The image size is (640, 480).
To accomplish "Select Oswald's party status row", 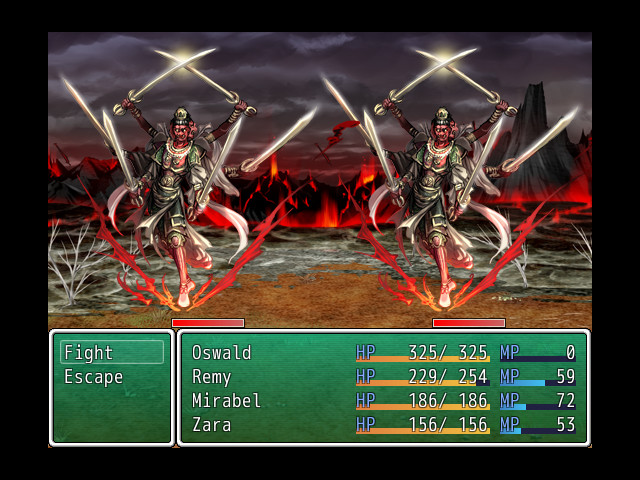I will coord(383,353).
